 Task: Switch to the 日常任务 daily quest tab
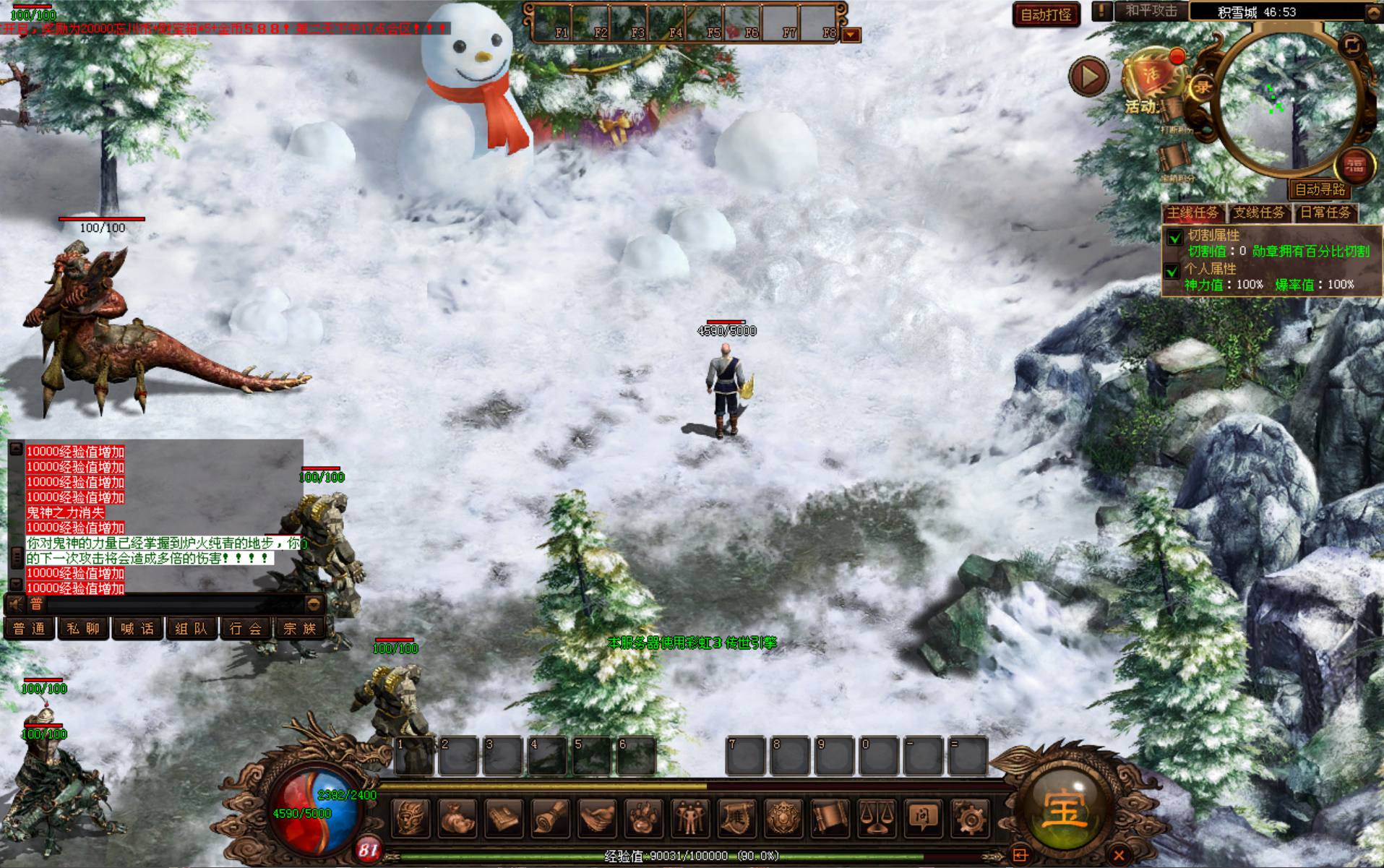click(1325, 212)
